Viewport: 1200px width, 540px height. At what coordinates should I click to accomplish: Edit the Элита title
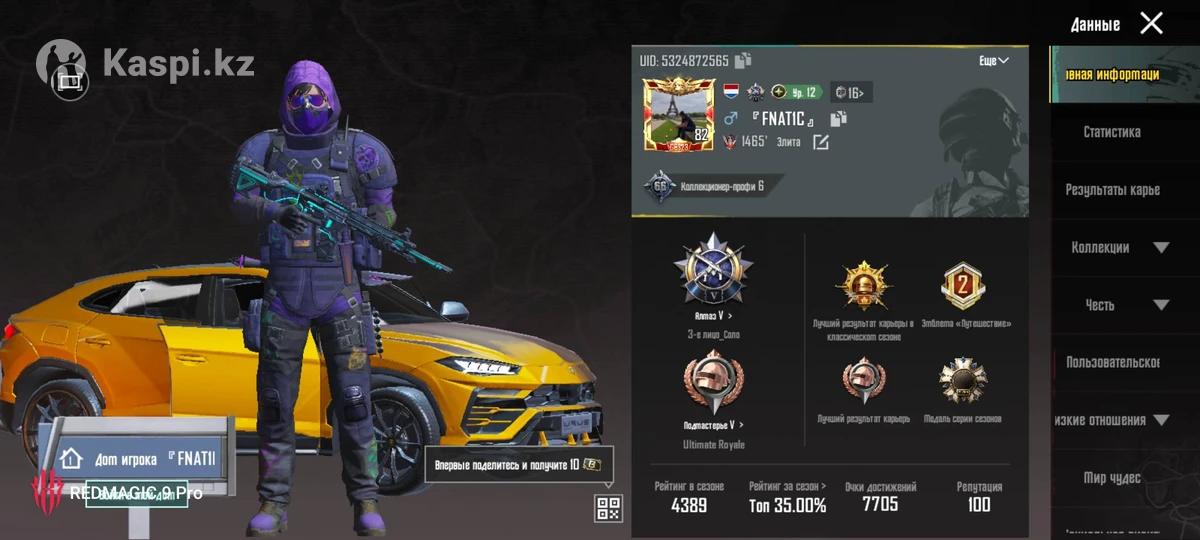click(821, 142)
